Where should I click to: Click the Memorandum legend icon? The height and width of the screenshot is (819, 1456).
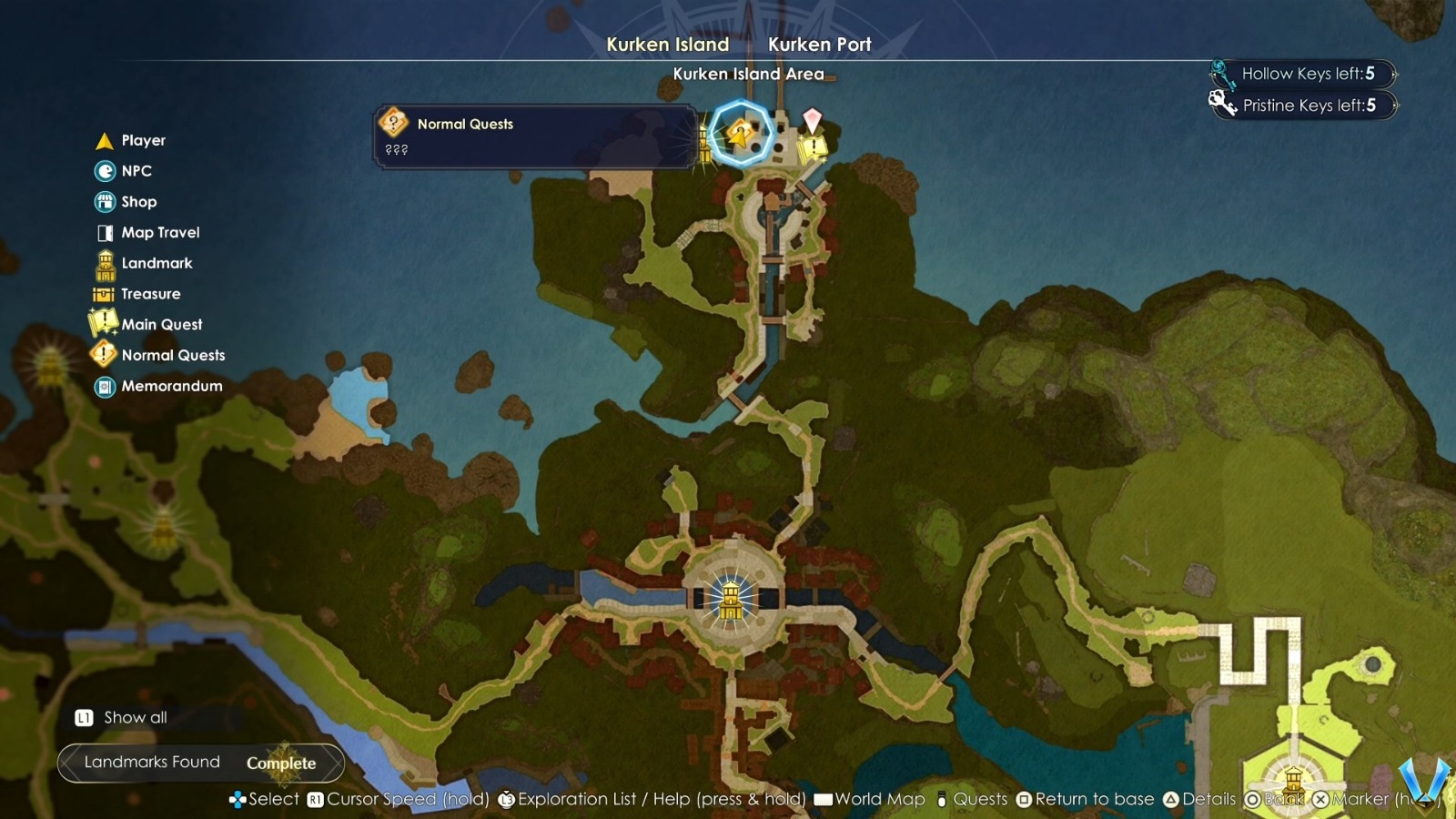pos(104,386)
